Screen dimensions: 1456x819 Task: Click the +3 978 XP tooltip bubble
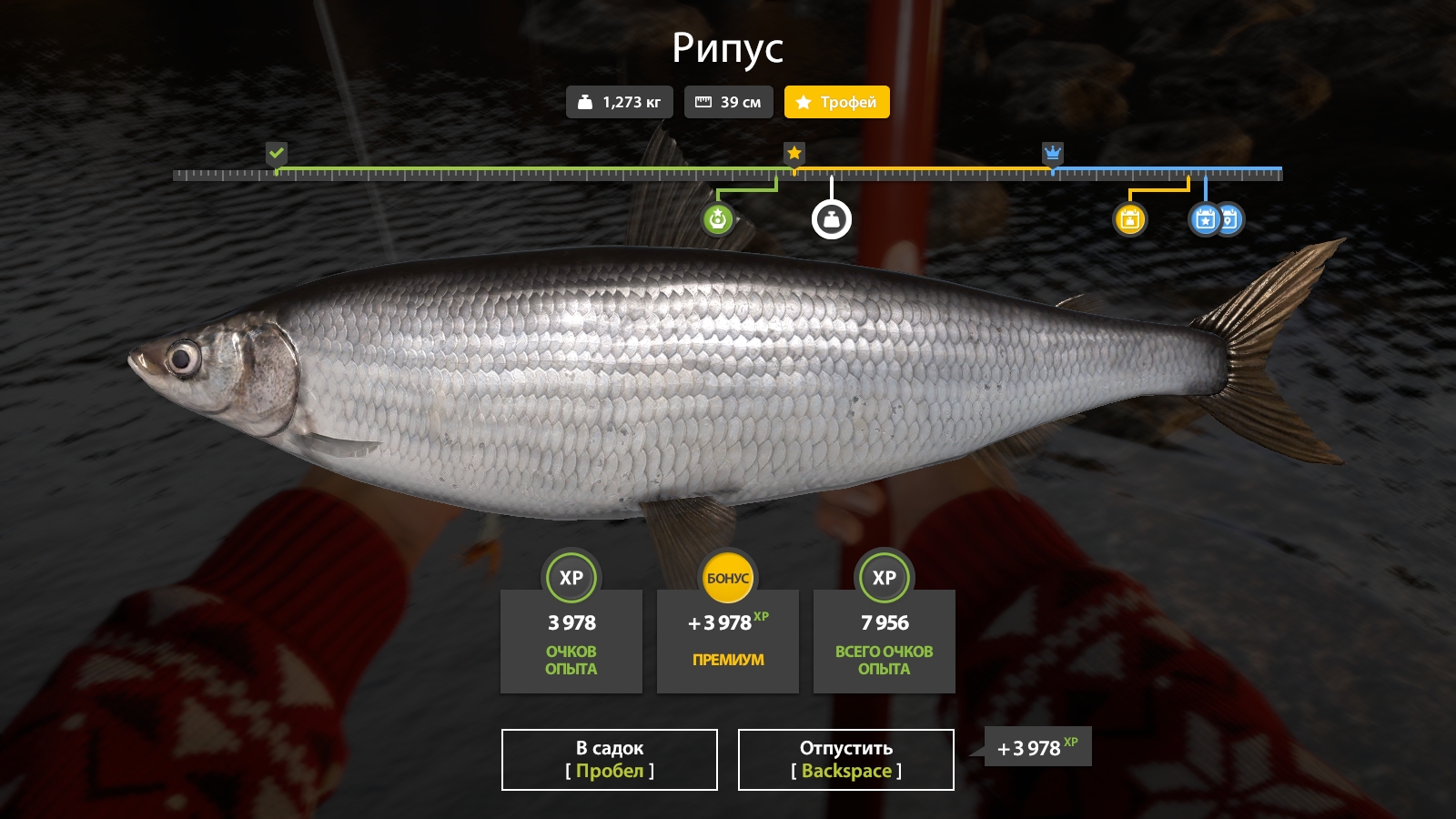click(1036, 746)
